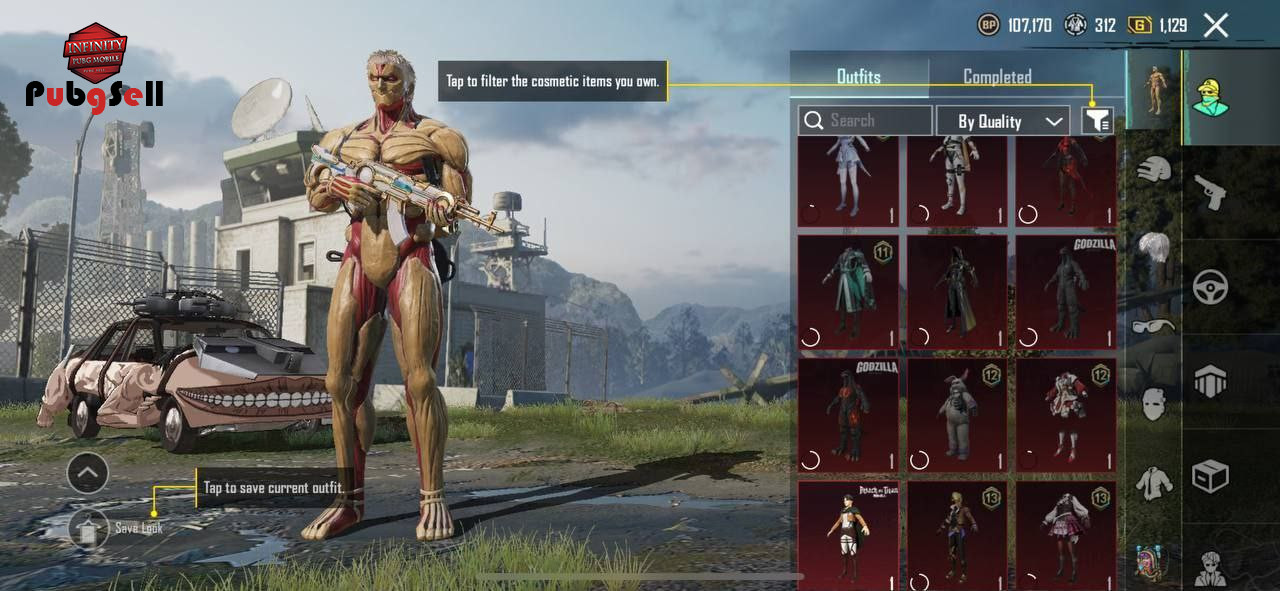
Task: Expand the panel with the up-arrow circle button
Action: (88, 472)
